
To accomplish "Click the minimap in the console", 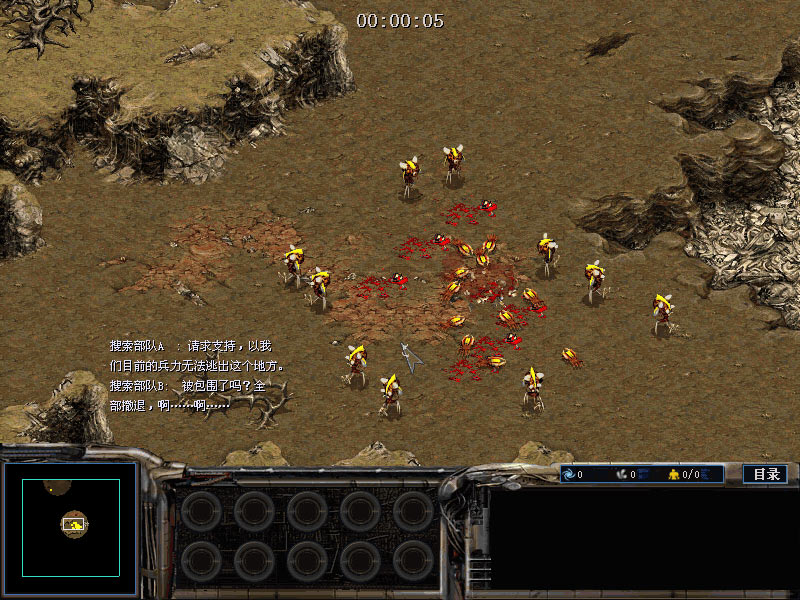I will [x=71, y=526].
